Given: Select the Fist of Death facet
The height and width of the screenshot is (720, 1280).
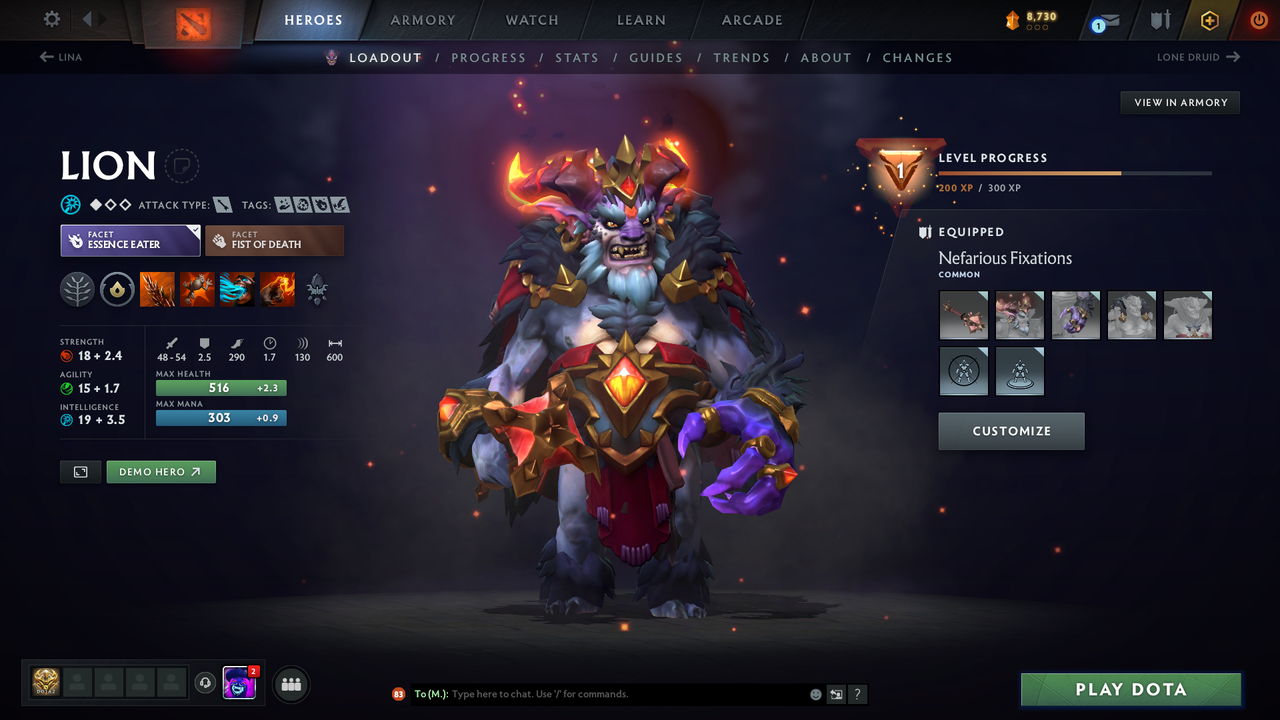Looking at the screenshot, I should click(274, 240).
